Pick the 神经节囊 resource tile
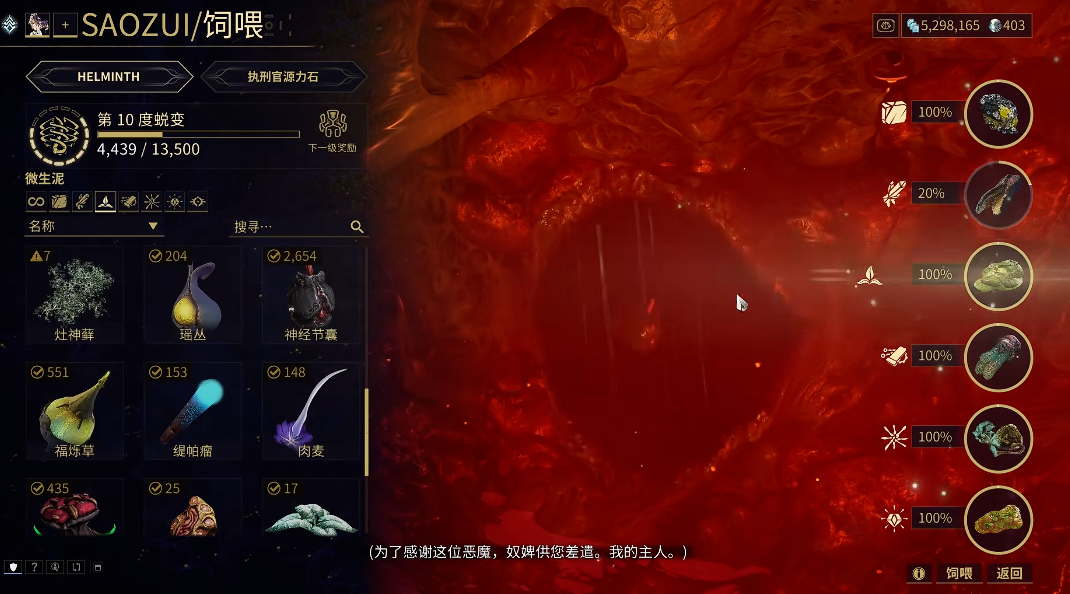Viewport: 1070px width, 594px height. click(311, 295)
